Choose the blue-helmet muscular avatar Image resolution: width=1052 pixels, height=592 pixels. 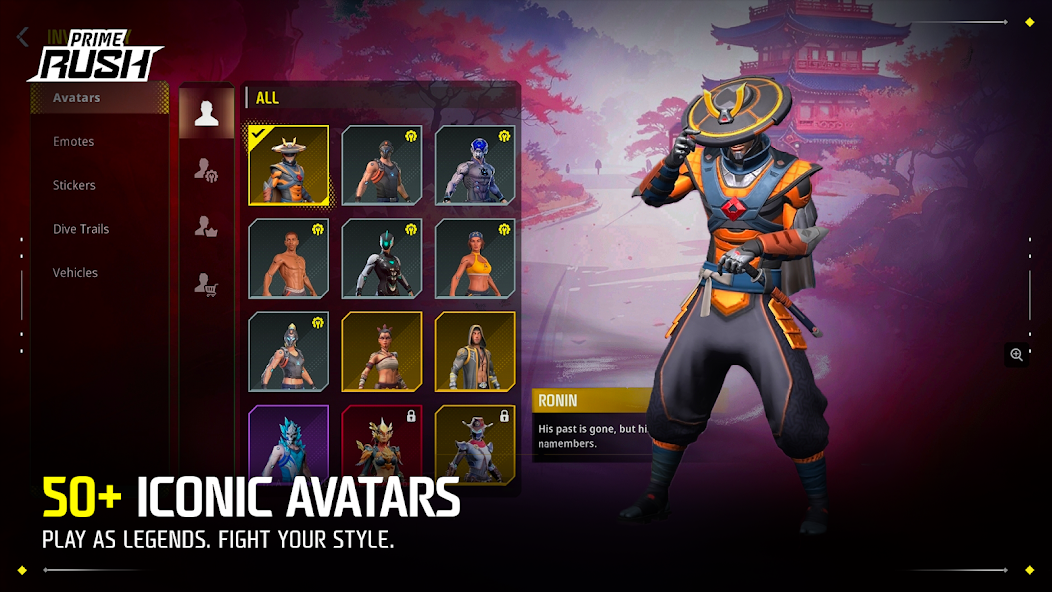pos(475,165)
